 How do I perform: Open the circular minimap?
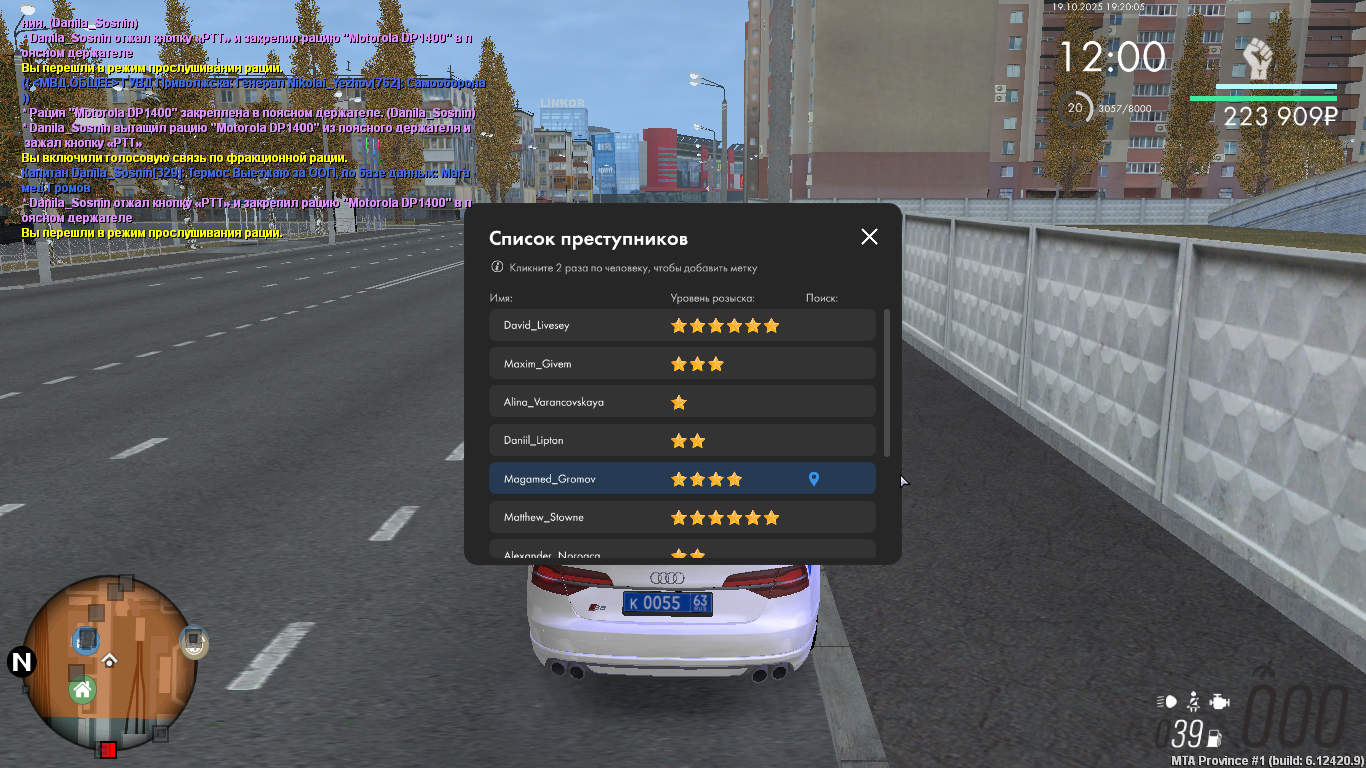(x=110, y=662)
